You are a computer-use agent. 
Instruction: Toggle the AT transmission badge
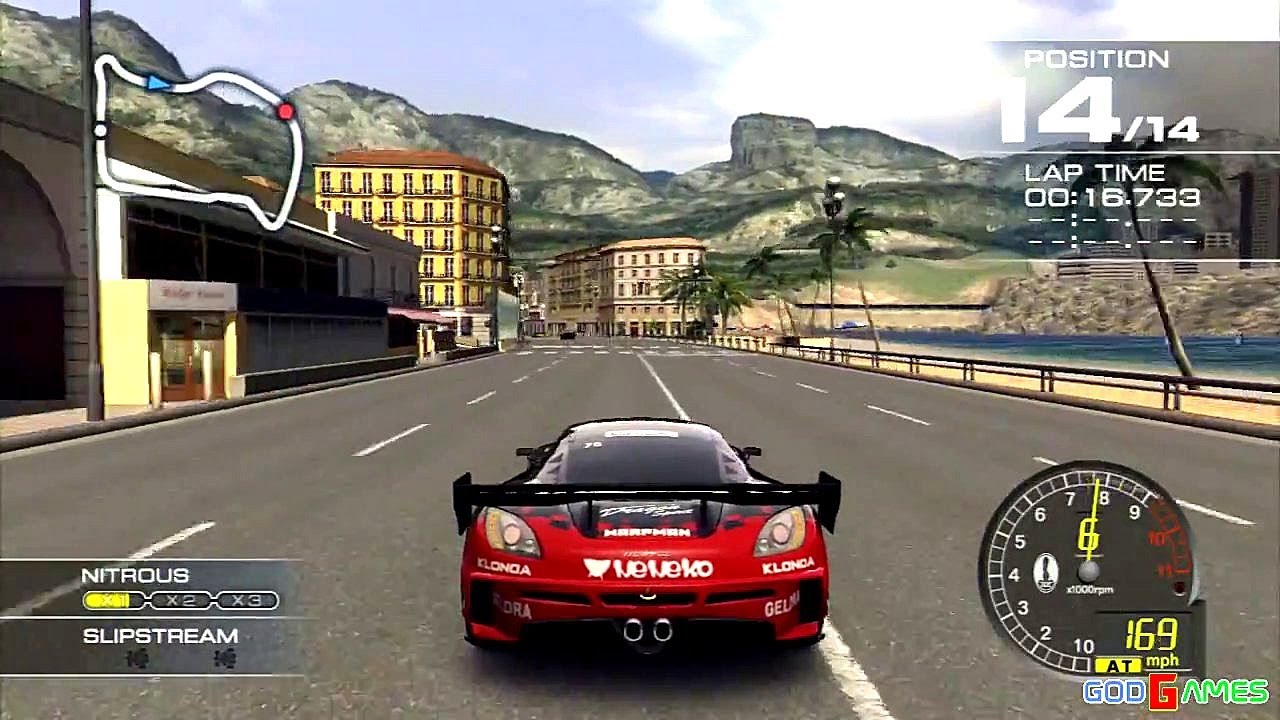(1120, 663)
